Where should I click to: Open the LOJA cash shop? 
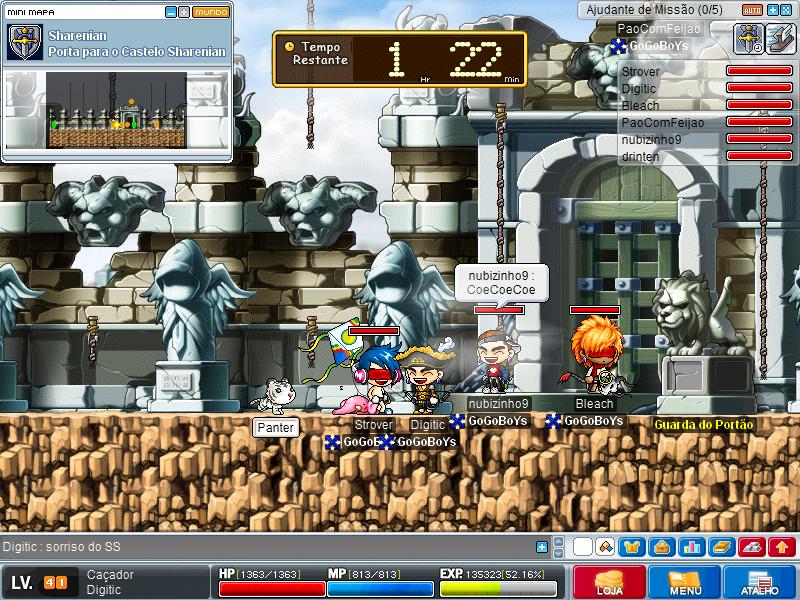[x=609, y=582]
